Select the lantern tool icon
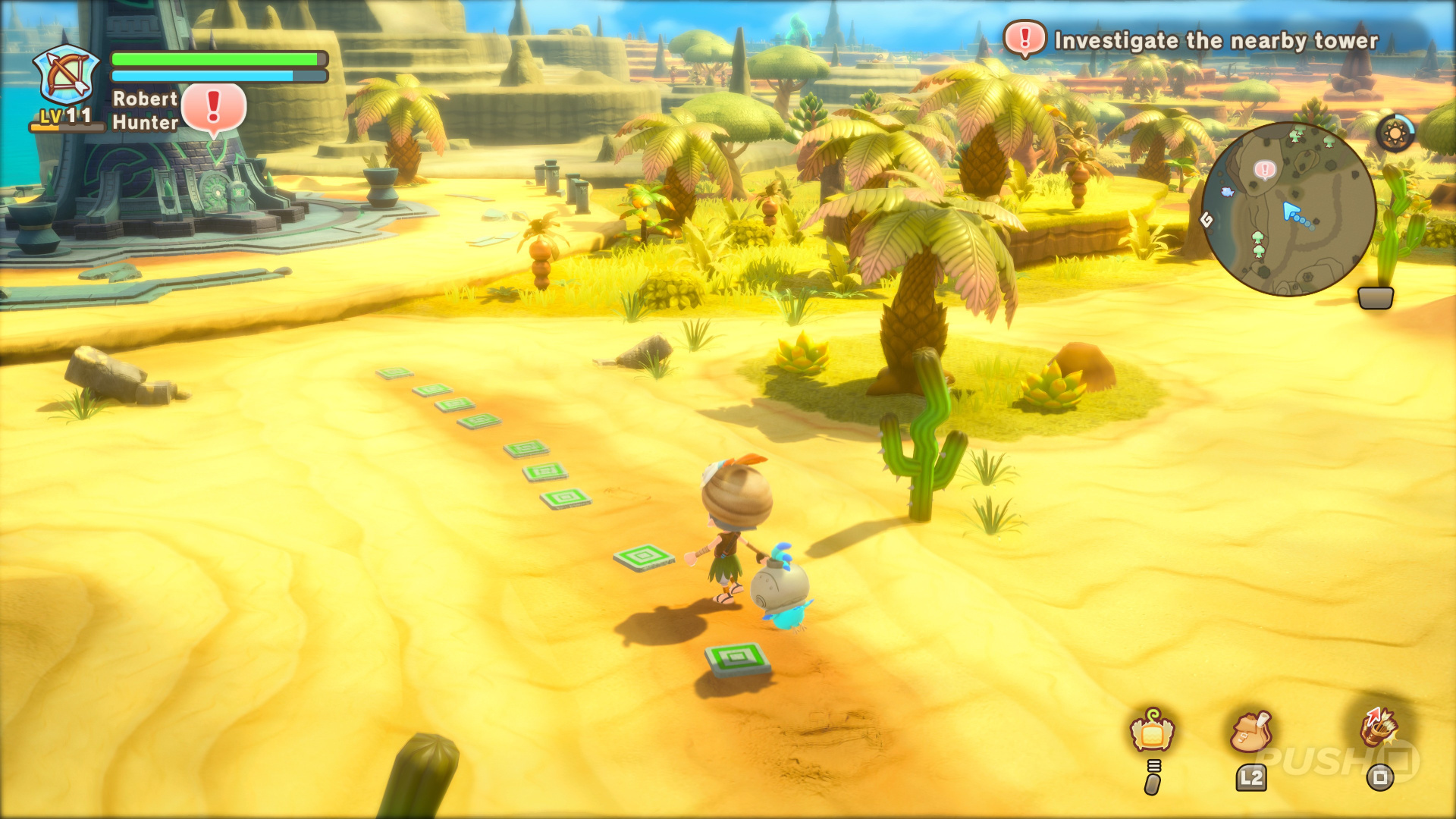The height and width of the screenshot is (819, 1456). pyautogui.click(x=1152, y=731)
